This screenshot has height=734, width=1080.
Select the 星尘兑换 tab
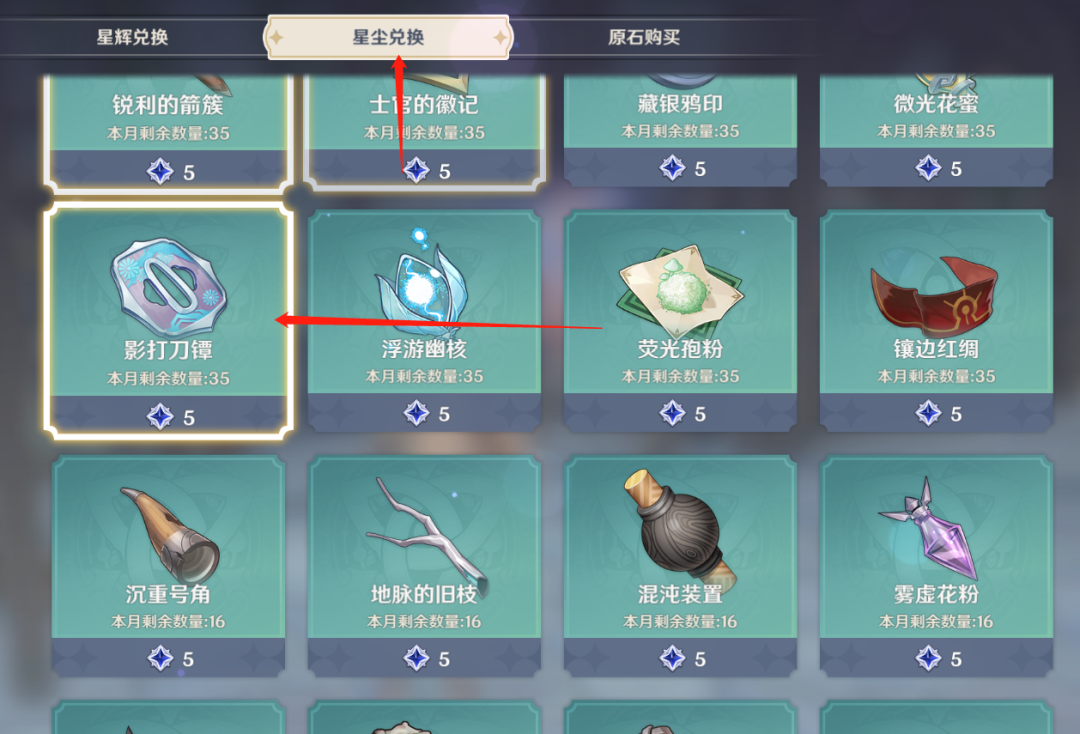tap(388, 38)
